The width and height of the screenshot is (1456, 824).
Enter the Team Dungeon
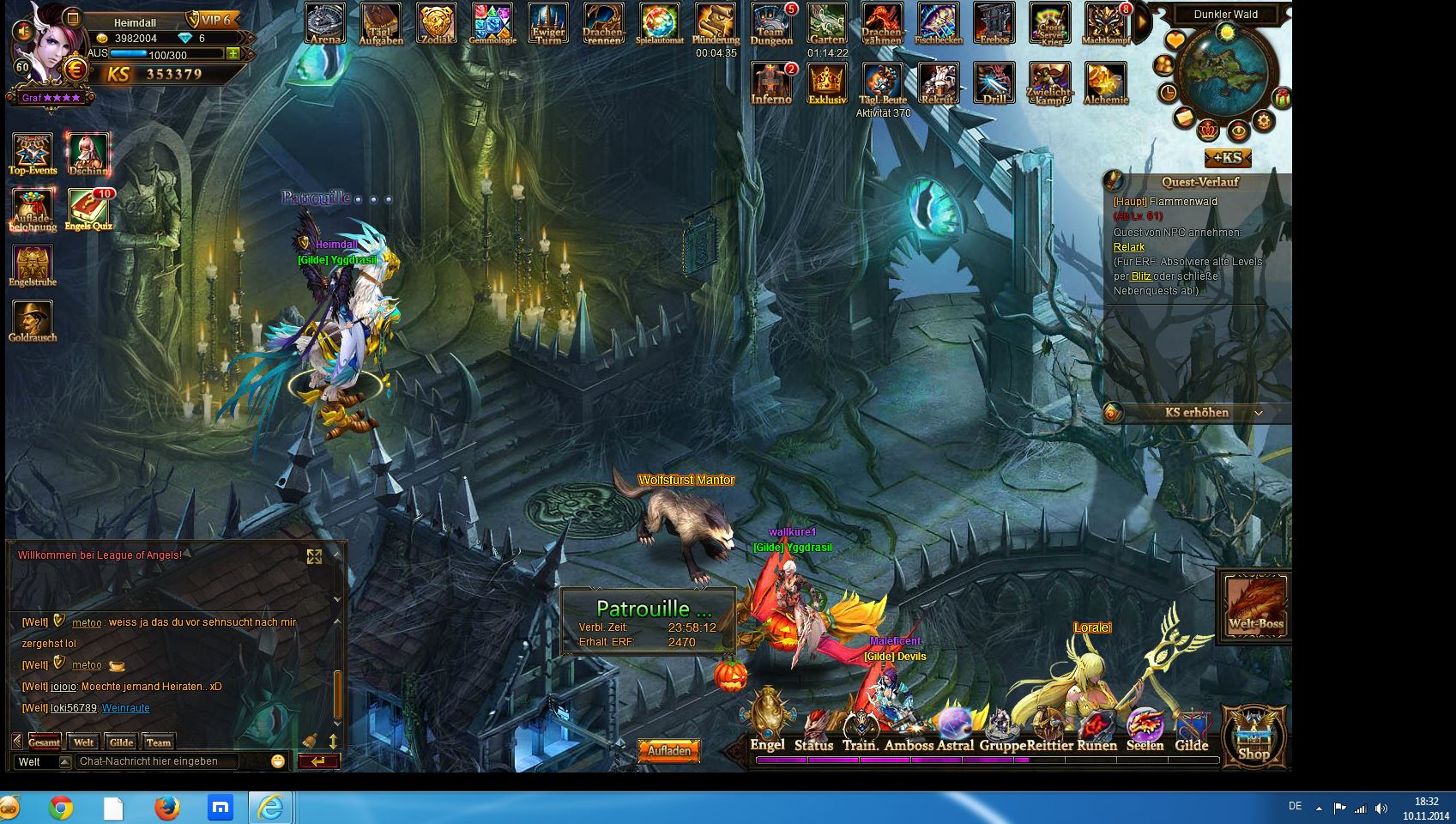click(771, 24)
